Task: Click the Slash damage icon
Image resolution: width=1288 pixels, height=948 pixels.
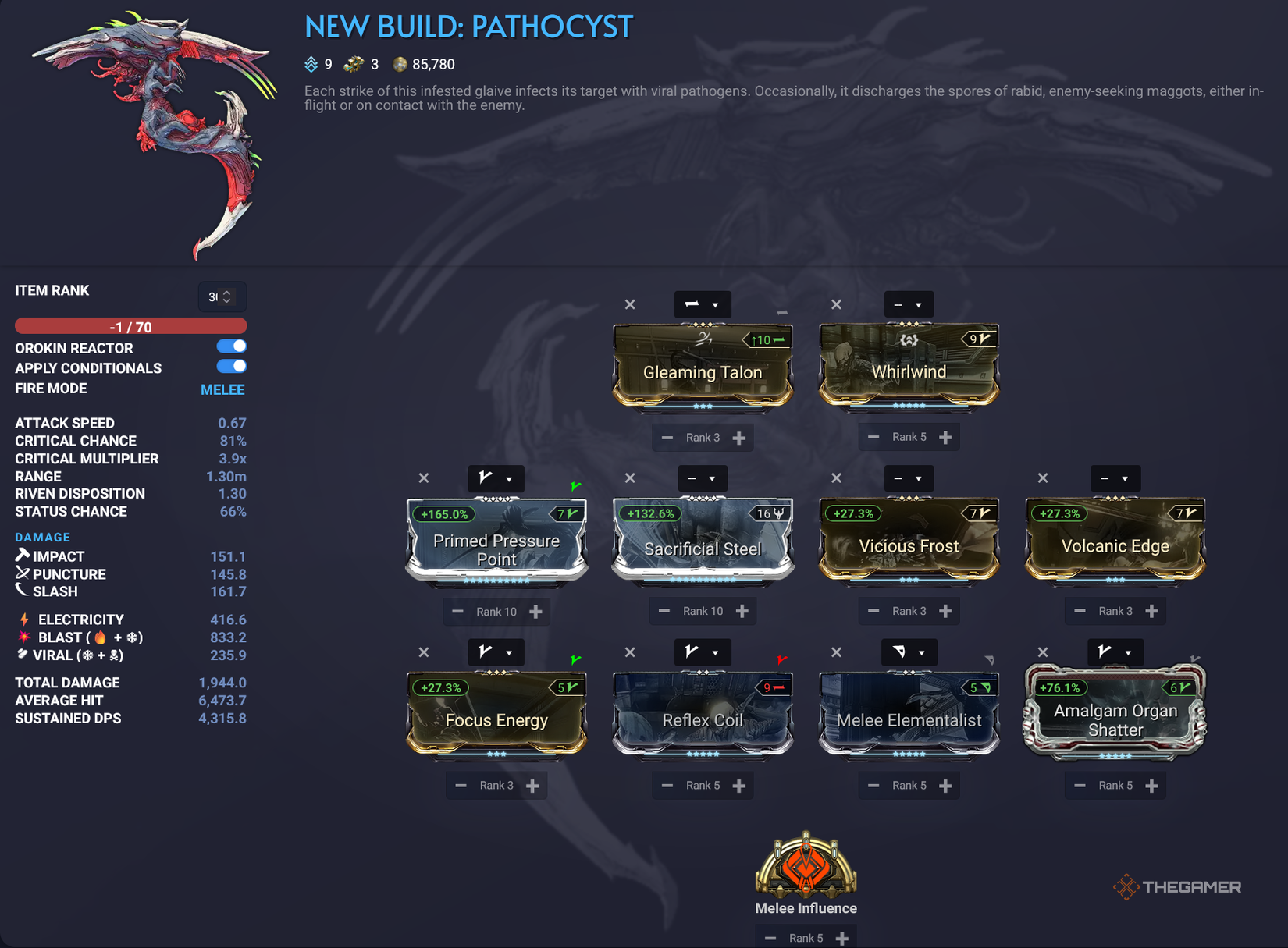Action: 23,591
